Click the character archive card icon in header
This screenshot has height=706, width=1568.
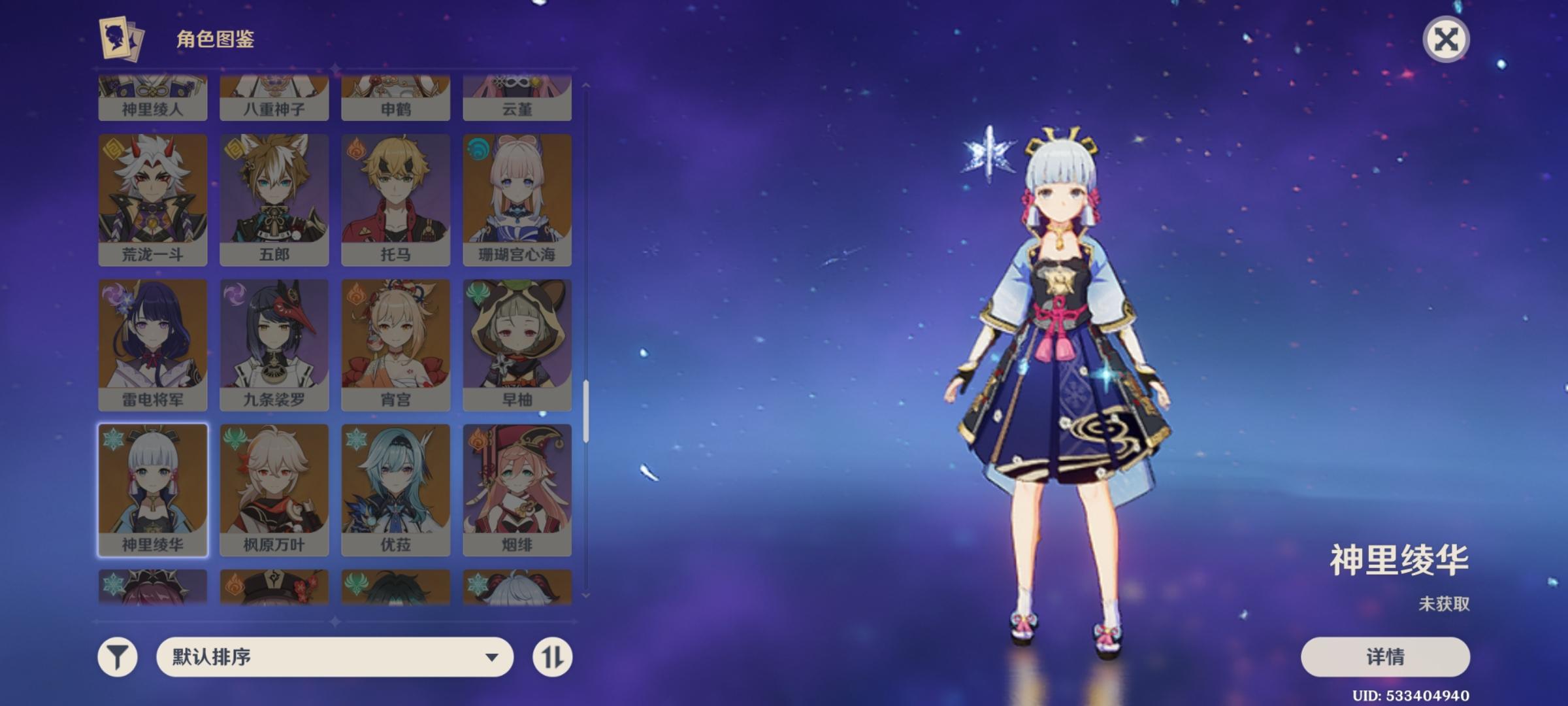click(x=118, y=39)
